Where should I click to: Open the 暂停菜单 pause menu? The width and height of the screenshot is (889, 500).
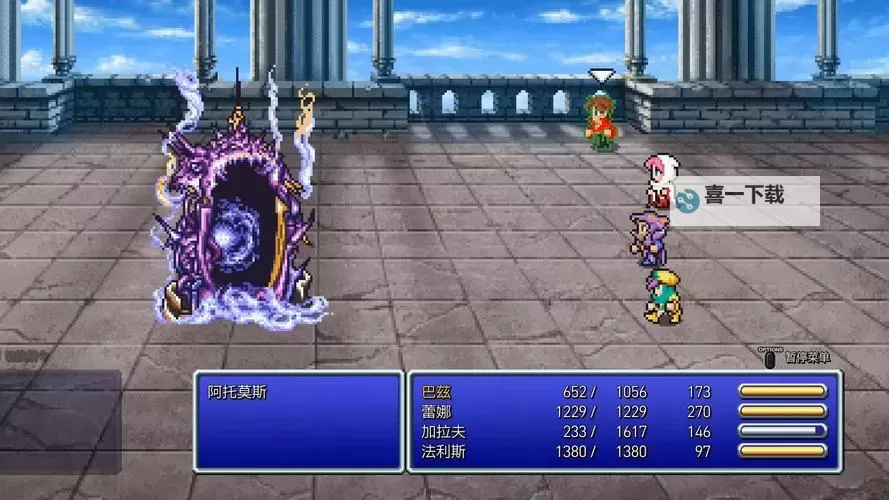coord(797,357)
